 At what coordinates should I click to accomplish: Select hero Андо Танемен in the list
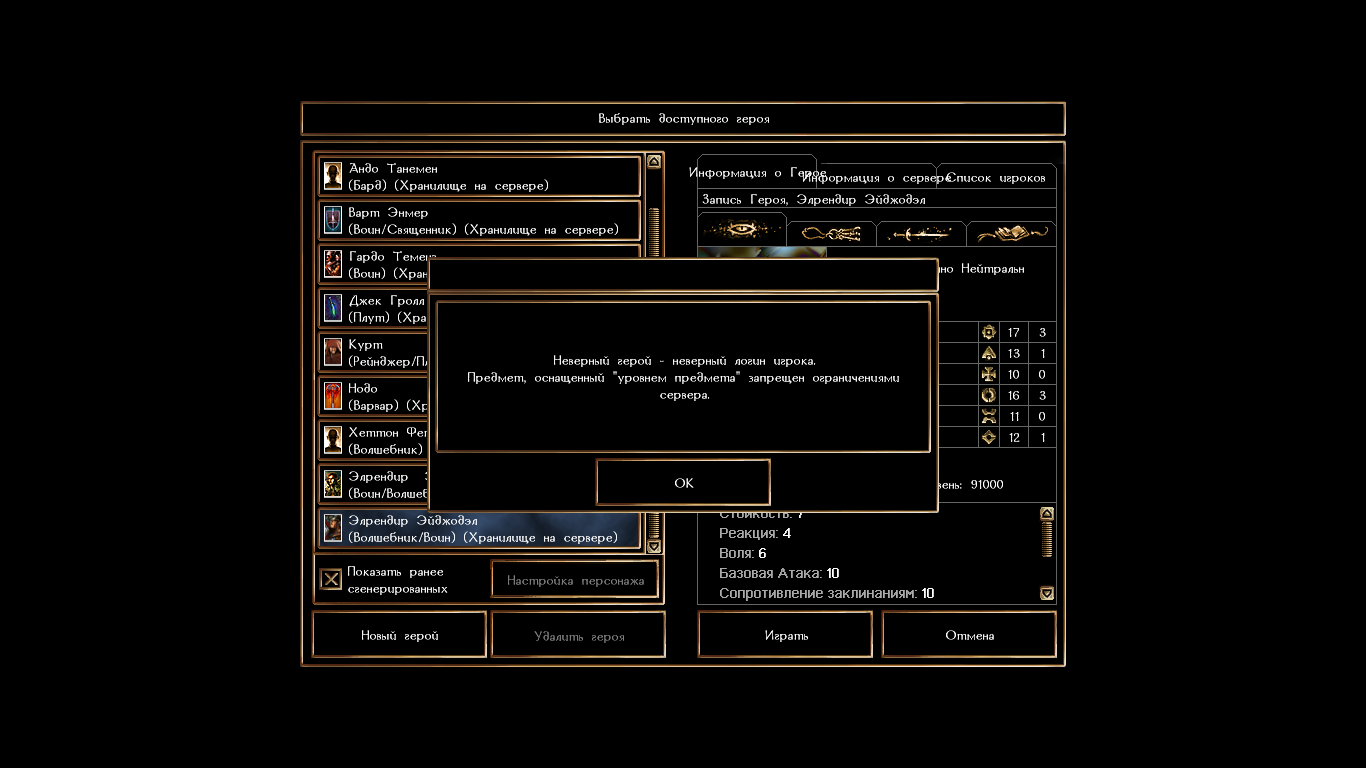tap(479, 177)
